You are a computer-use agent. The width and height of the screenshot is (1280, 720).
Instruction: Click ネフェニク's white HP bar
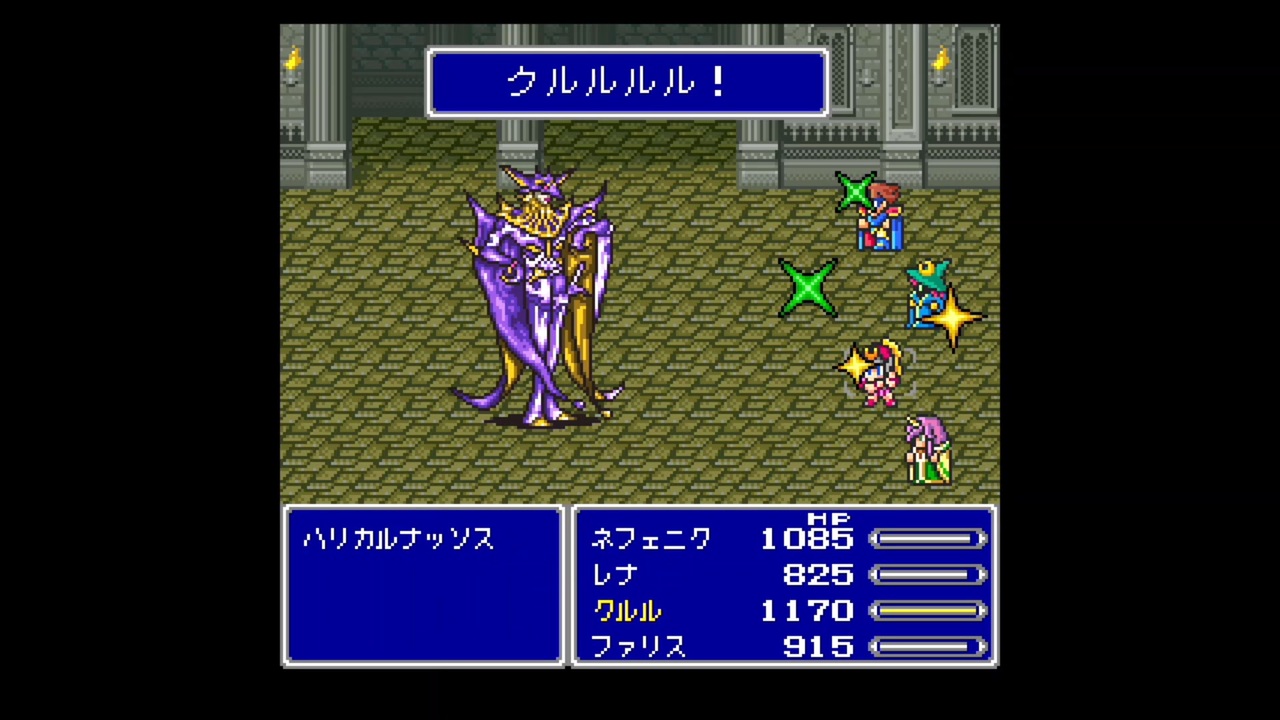pos(928,539)
